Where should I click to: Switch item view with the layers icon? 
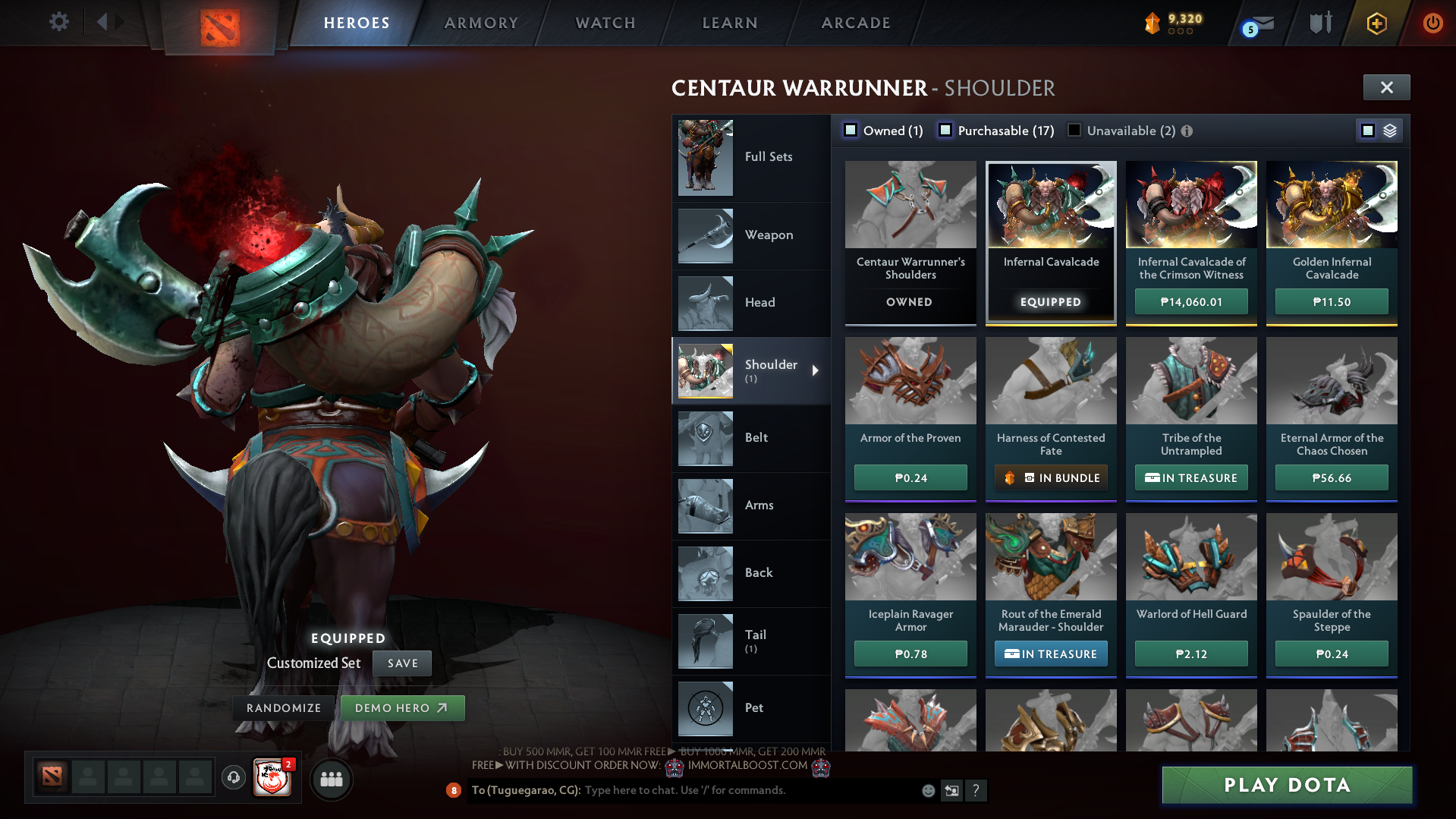1388,130
